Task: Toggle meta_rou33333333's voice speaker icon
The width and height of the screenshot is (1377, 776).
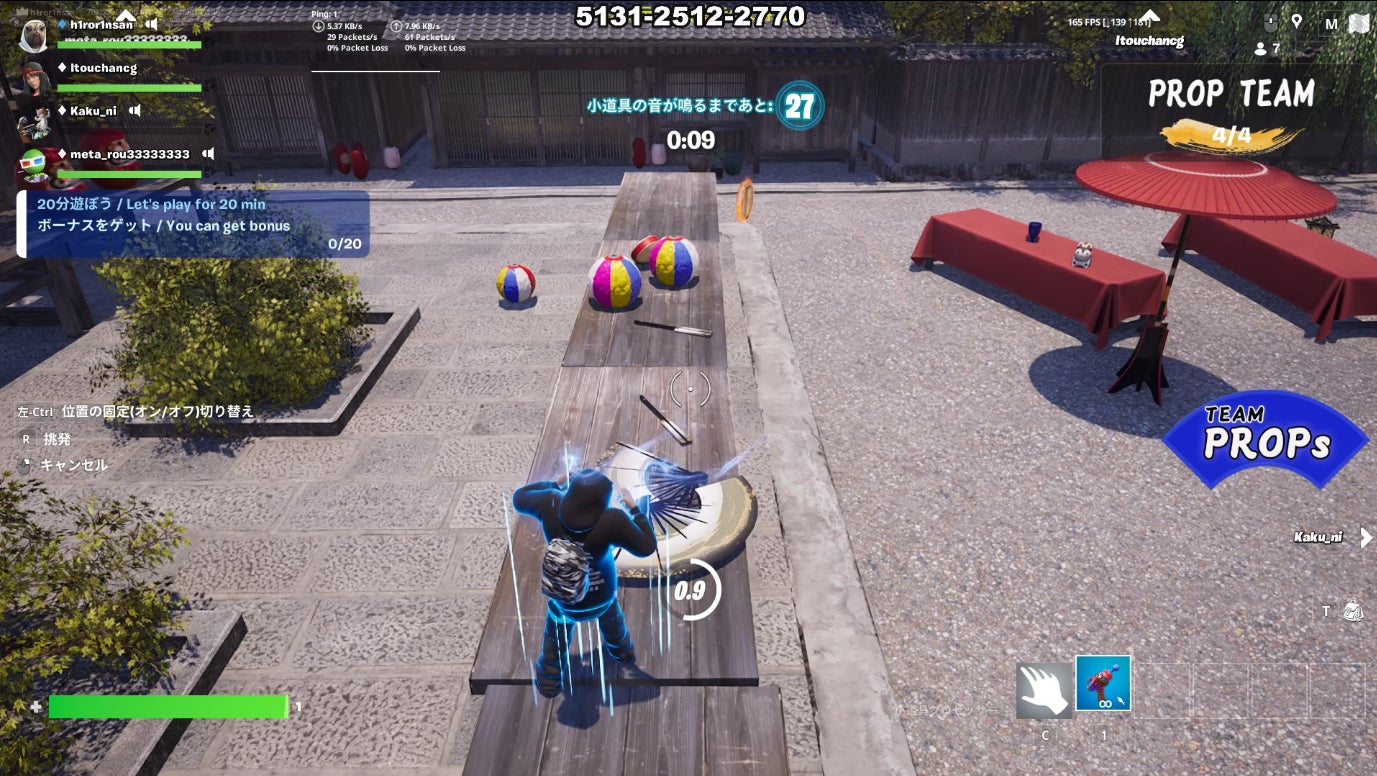Action: click(x=208, y=154)
